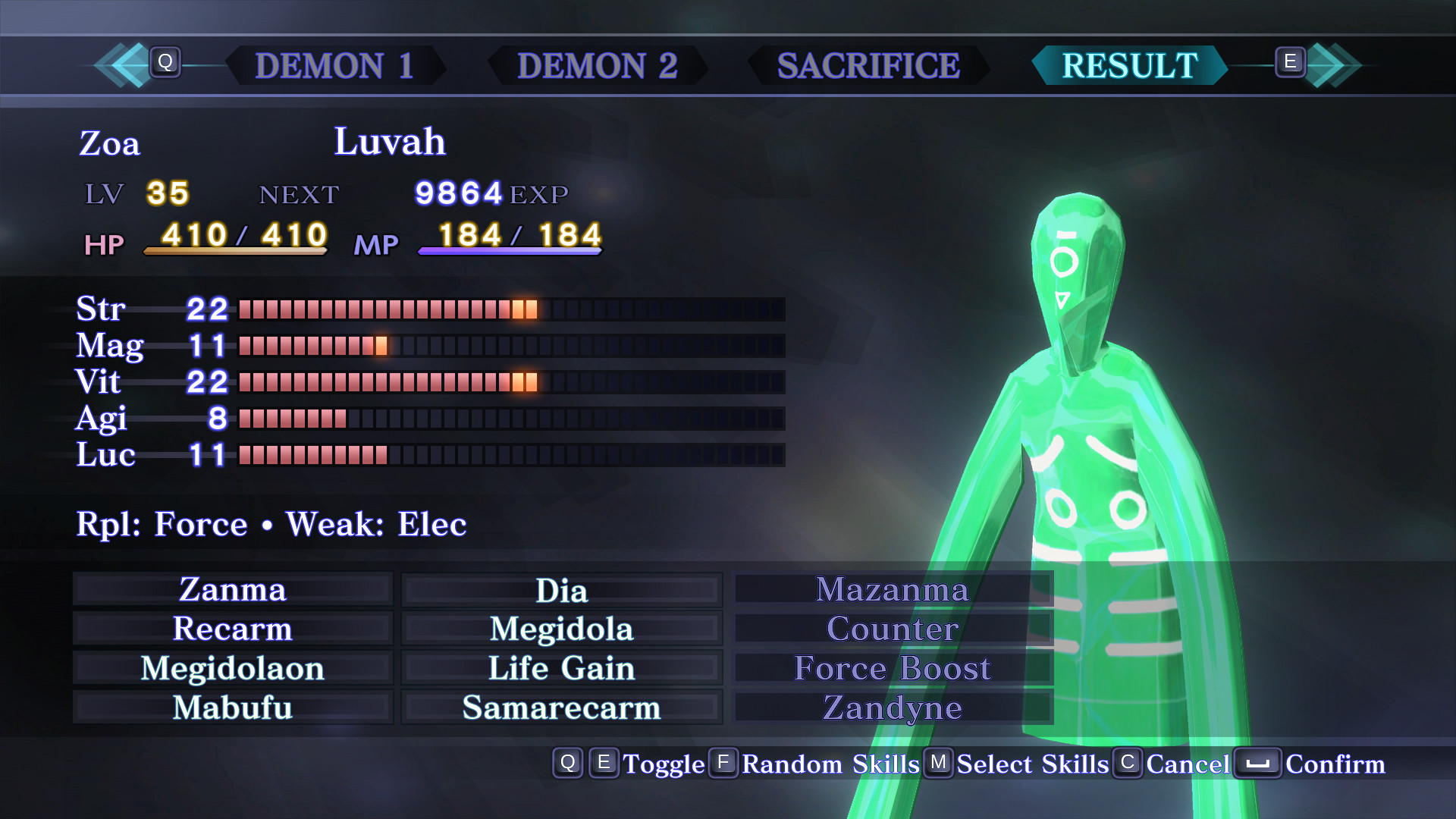Select the Megidolaon skill

coord(233,669)
